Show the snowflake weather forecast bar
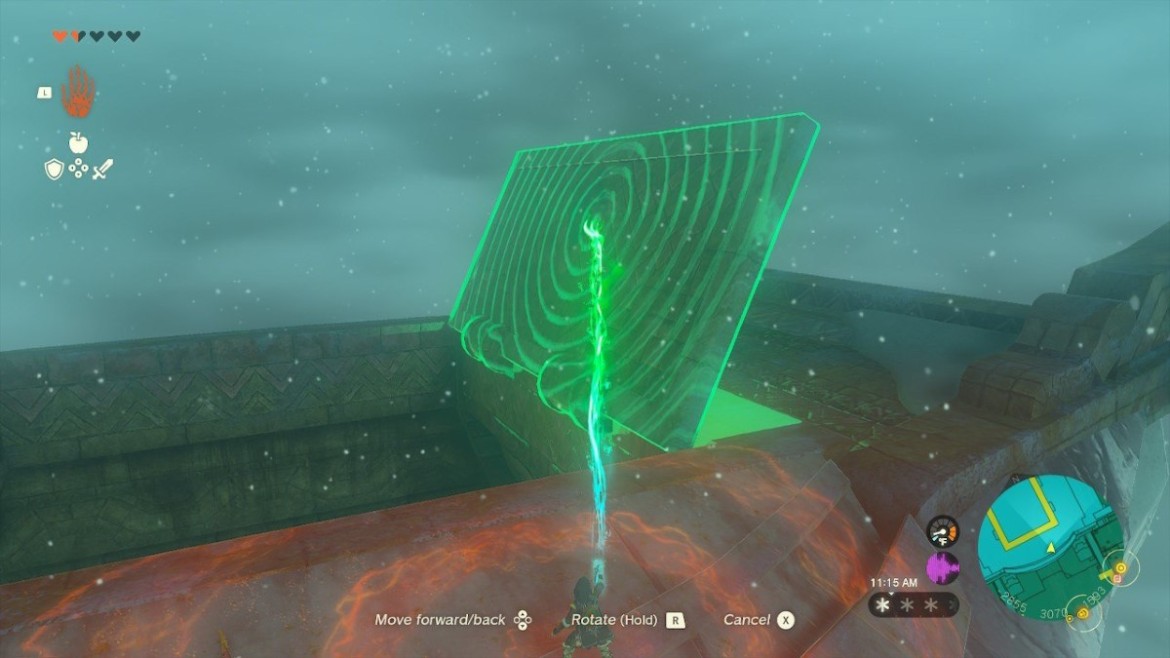Screen dimensions: 1170x658 912,605
